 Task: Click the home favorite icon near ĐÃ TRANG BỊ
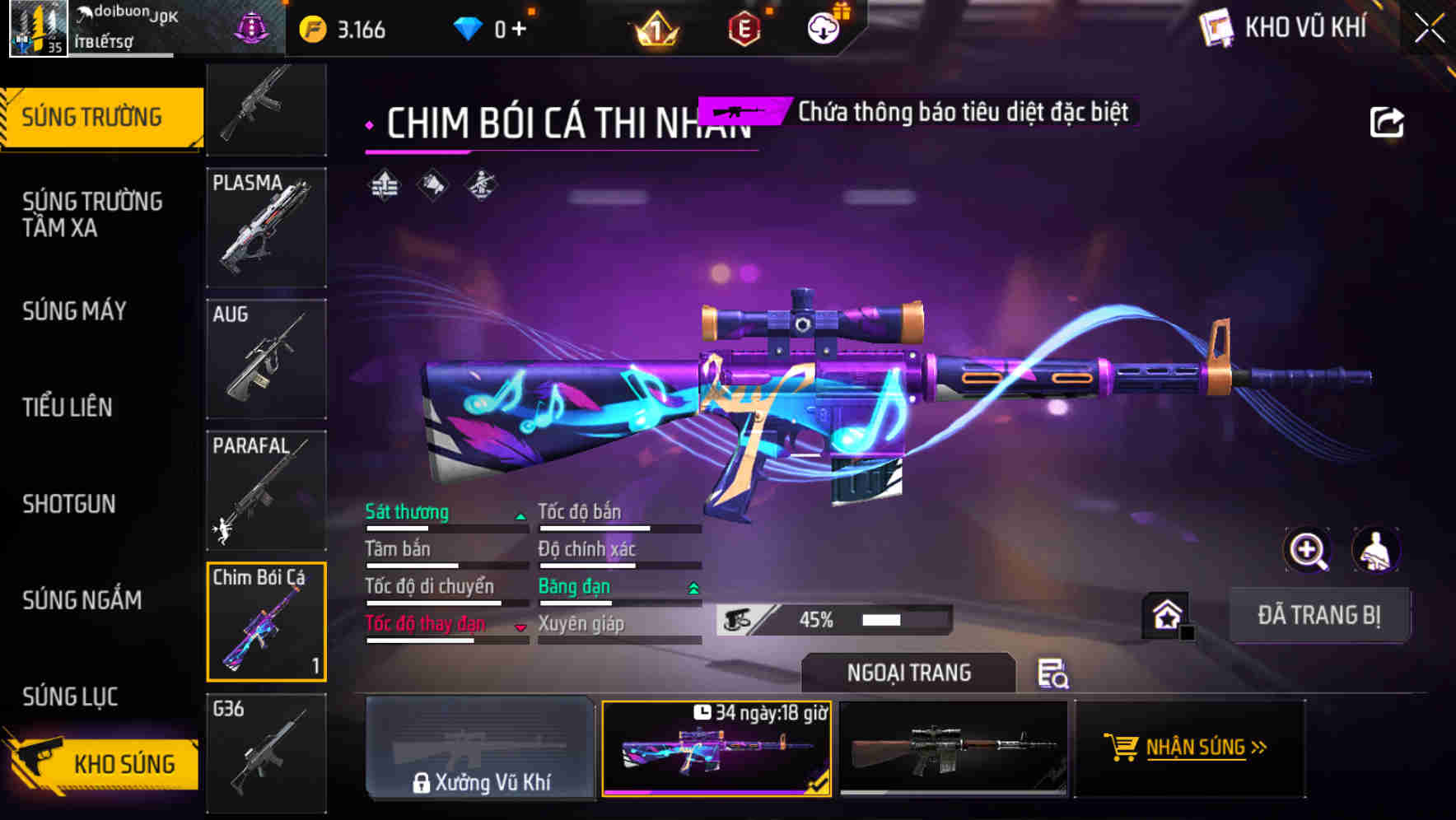pyautogui.click(x=1164, y=614)
